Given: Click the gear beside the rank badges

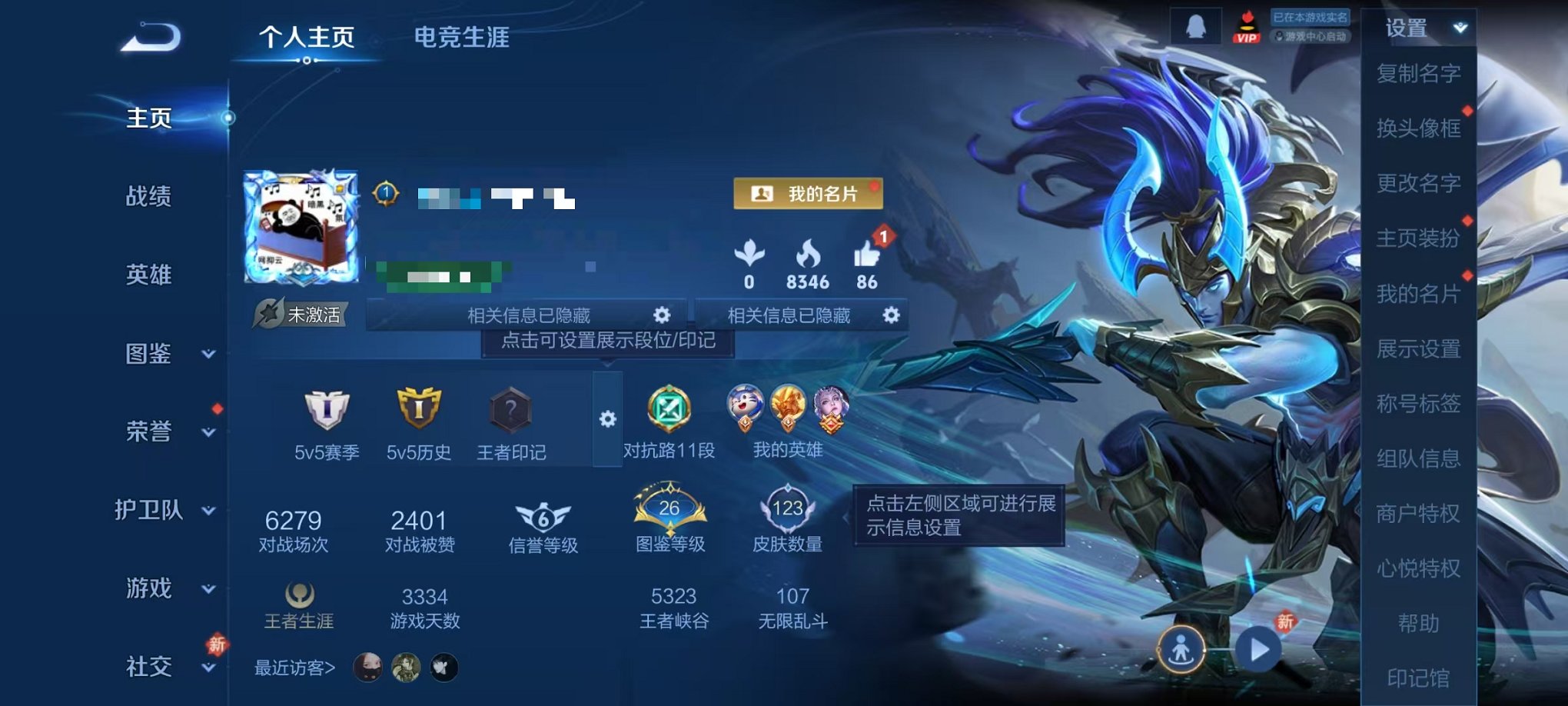Looking at the screenshot, I should 607,419.
